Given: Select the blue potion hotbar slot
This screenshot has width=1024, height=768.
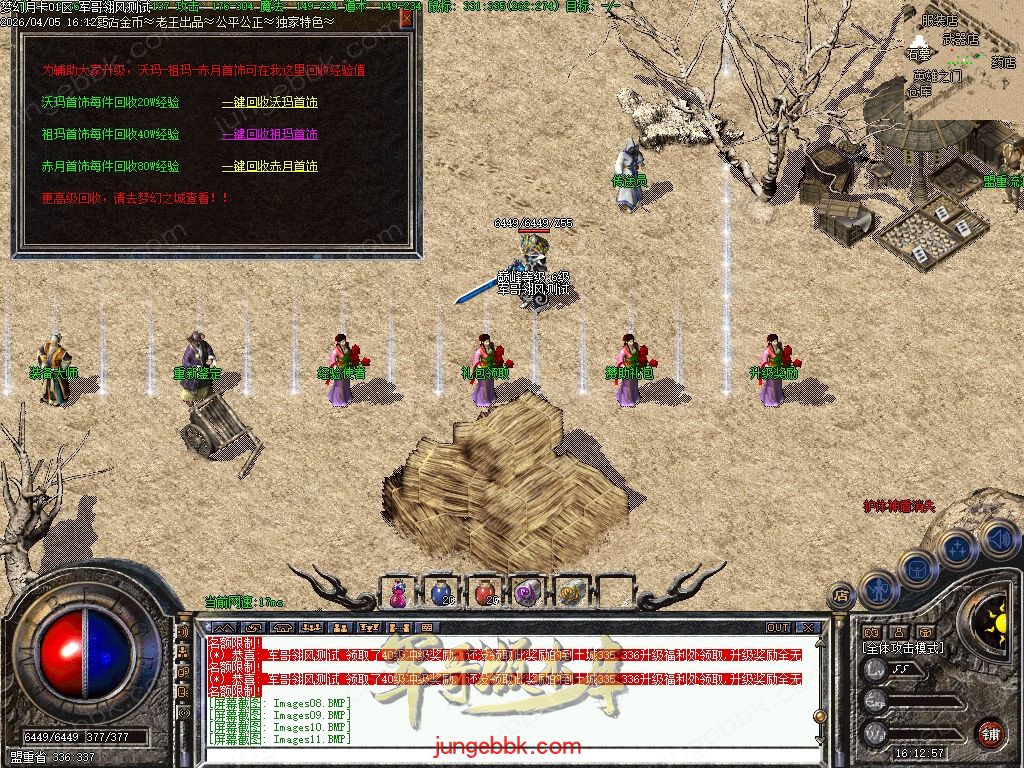Looking at the screenshot, I should (x=441, y=592).
